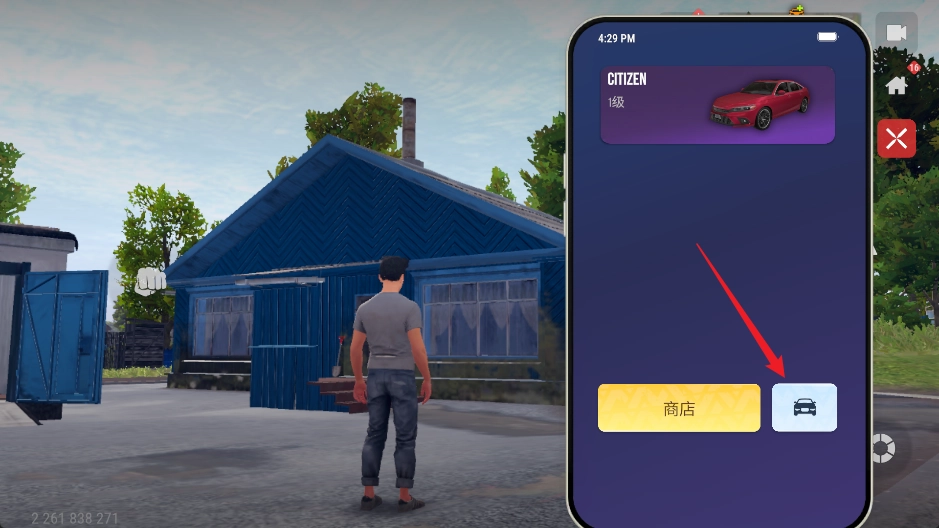Tap the white fist punch icon

[151, 281]
